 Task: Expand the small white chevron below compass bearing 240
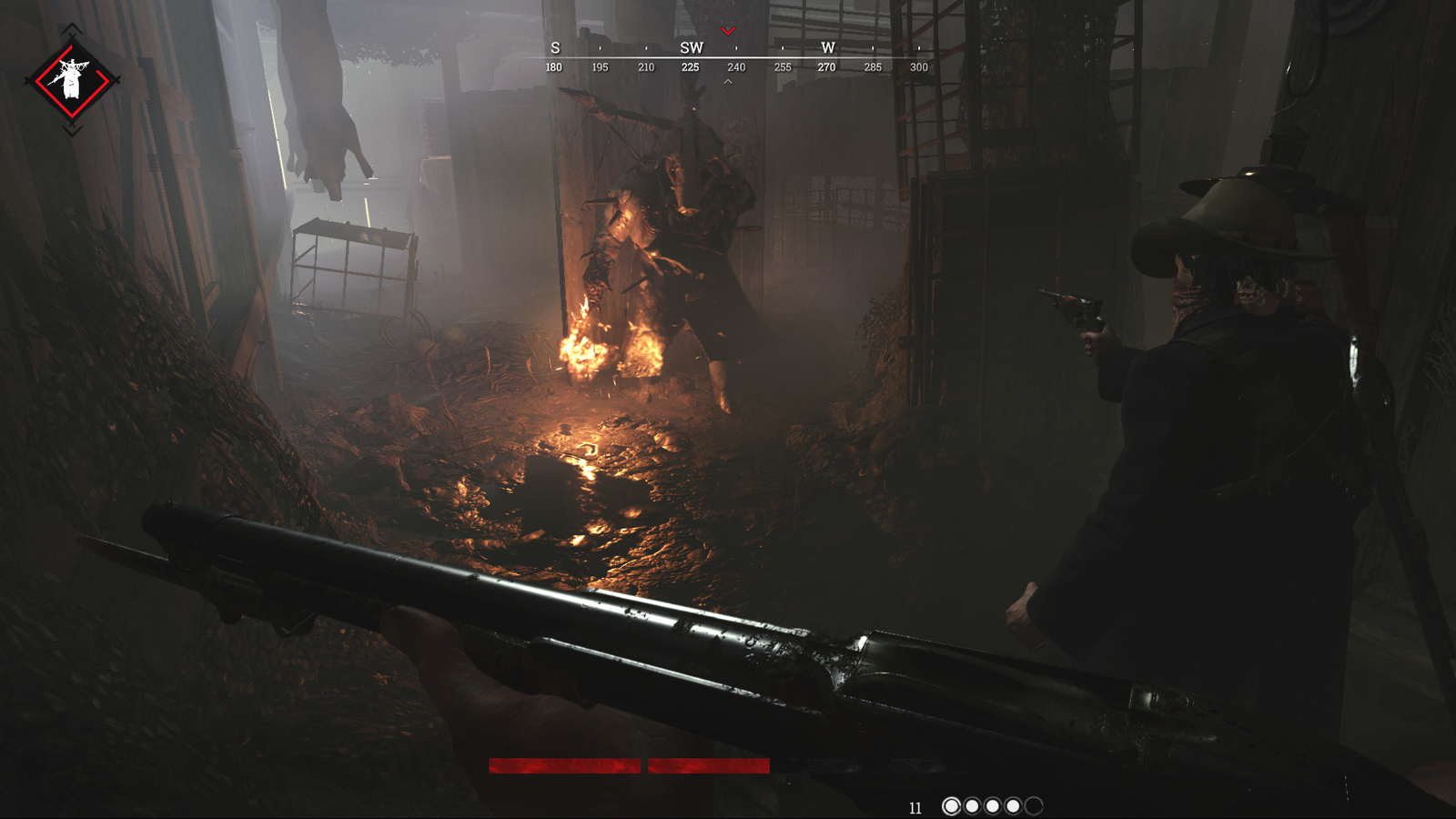pyautogui.click(x=727, y=80)
